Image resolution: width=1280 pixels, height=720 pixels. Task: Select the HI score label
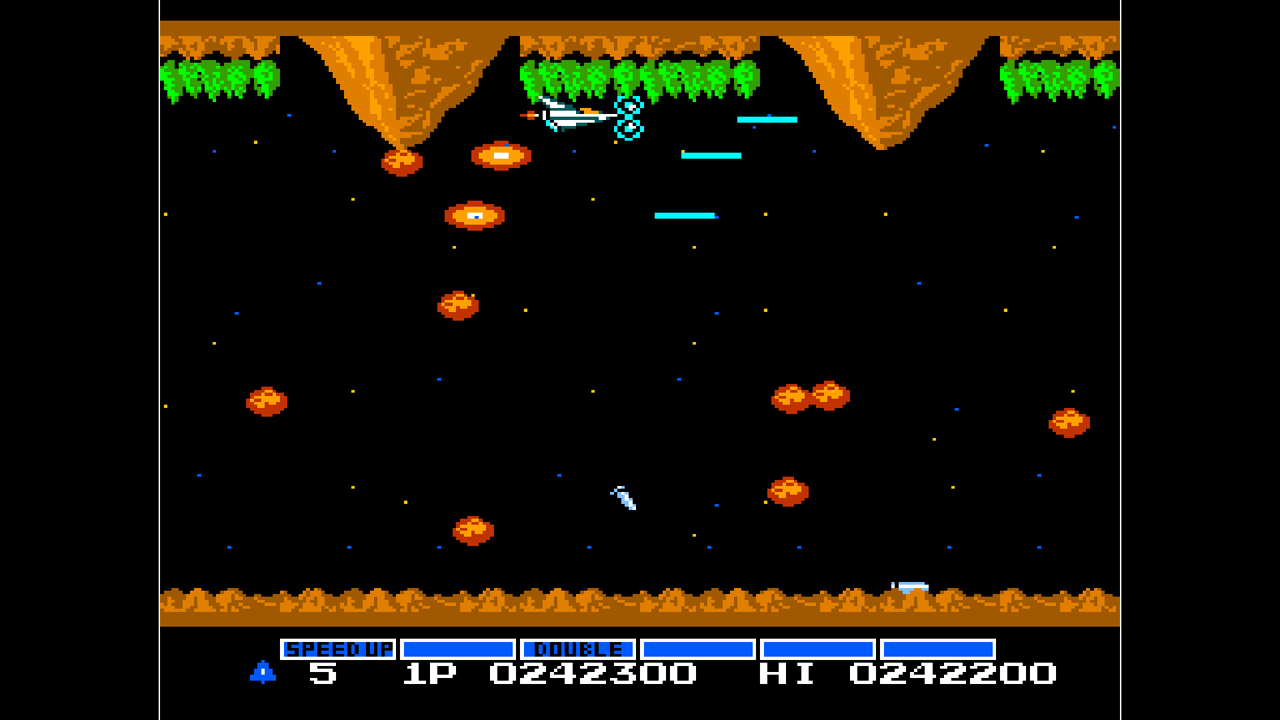(x=790, y=673)
